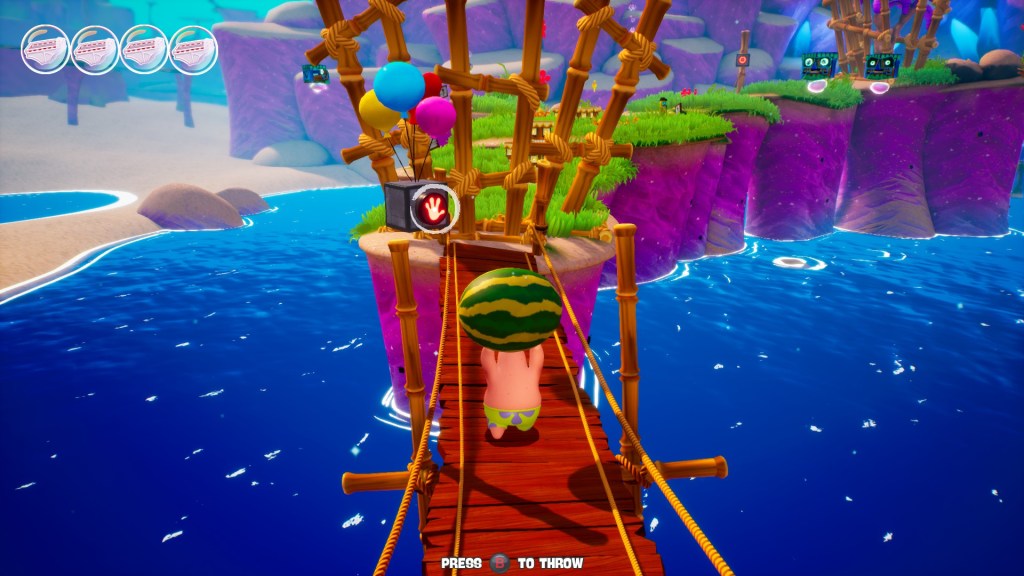The height and width of the screenshot is (576, 1024).
Task: Click the red hand target marker icon
Action: click(434, 208)
